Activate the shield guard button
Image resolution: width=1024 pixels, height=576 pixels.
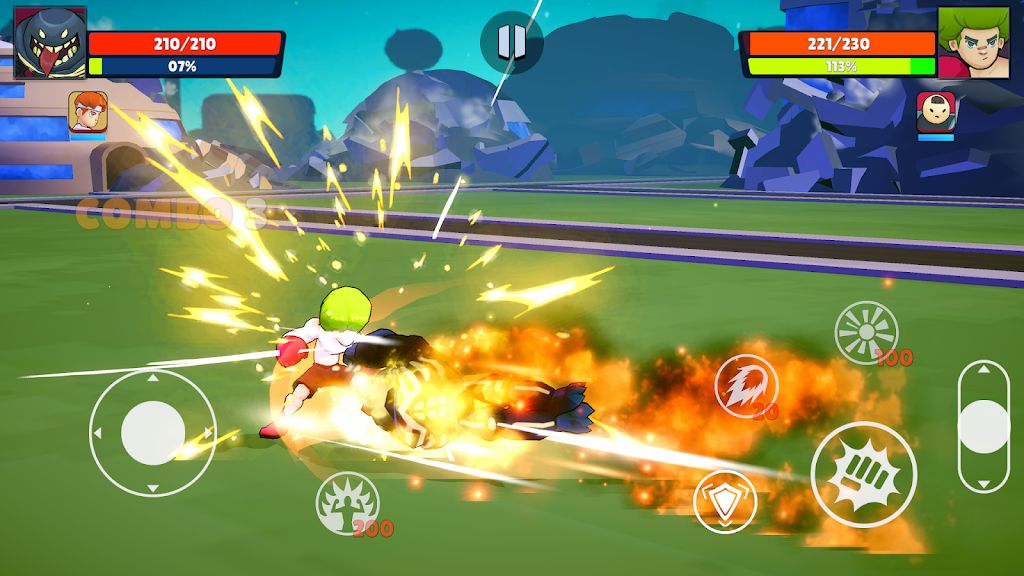(724, 500)
